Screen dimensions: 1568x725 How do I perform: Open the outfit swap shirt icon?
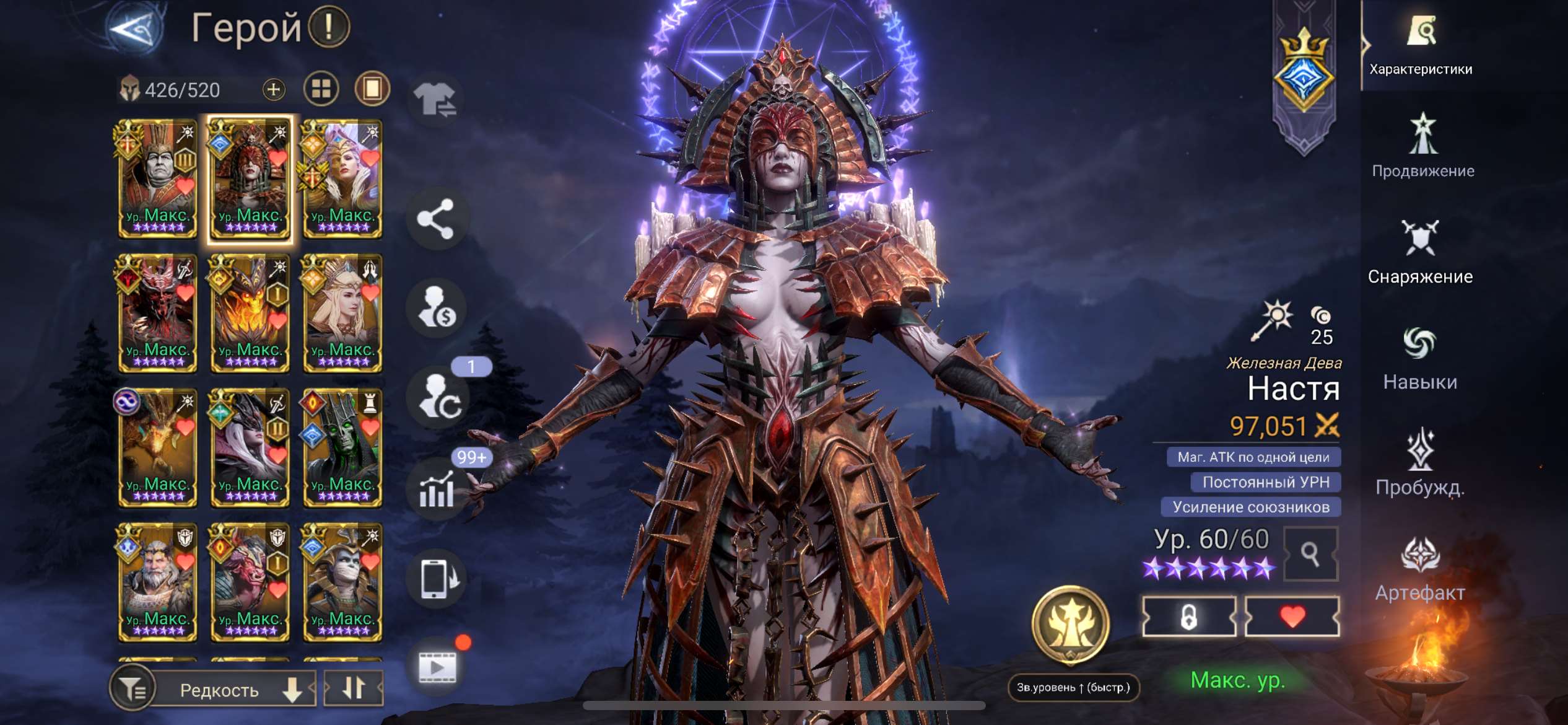435,100
